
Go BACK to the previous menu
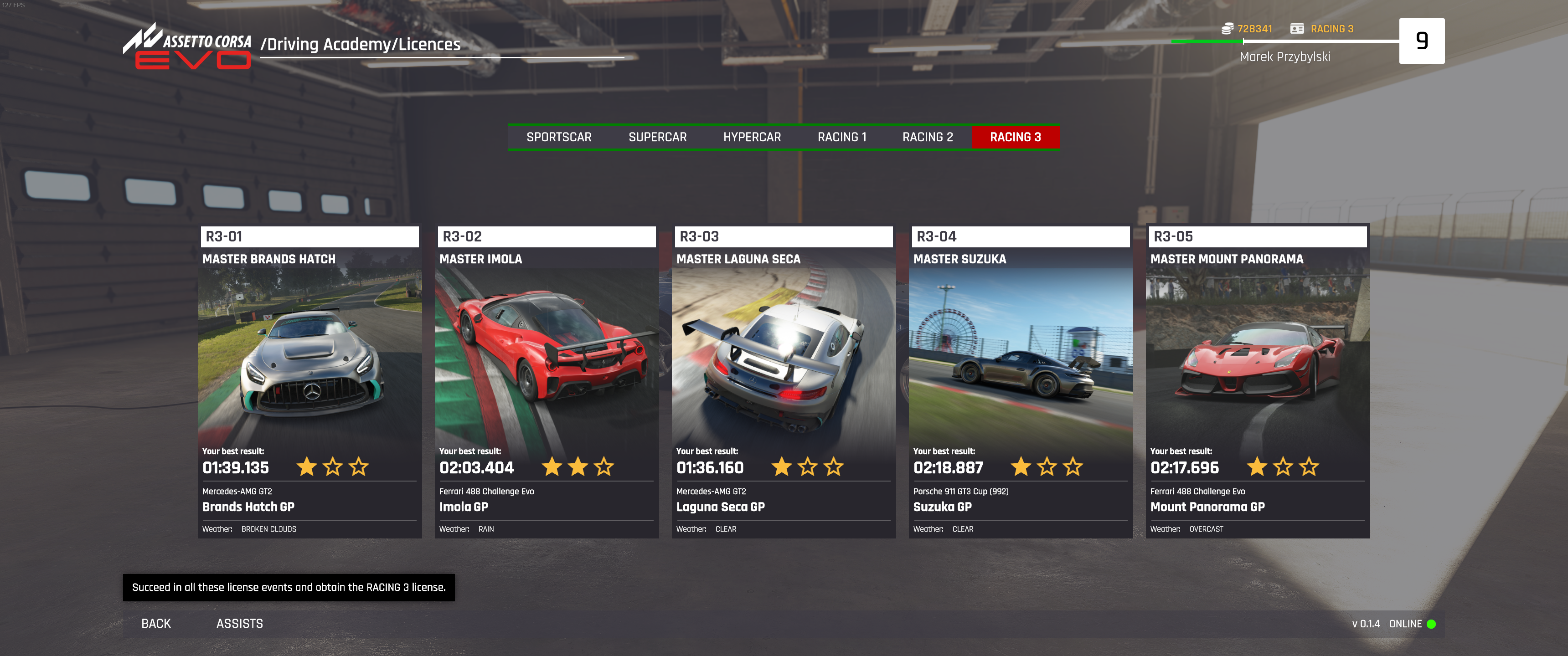(156, 624)
